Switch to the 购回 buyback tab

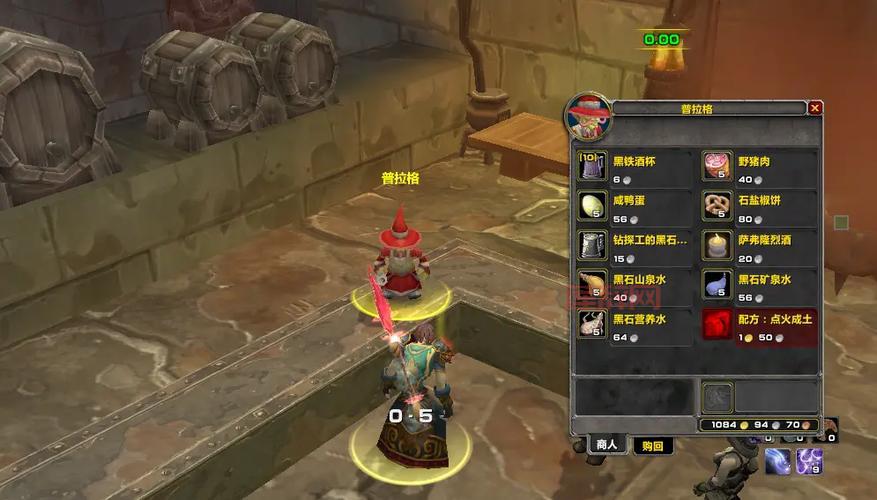(653, 446)
